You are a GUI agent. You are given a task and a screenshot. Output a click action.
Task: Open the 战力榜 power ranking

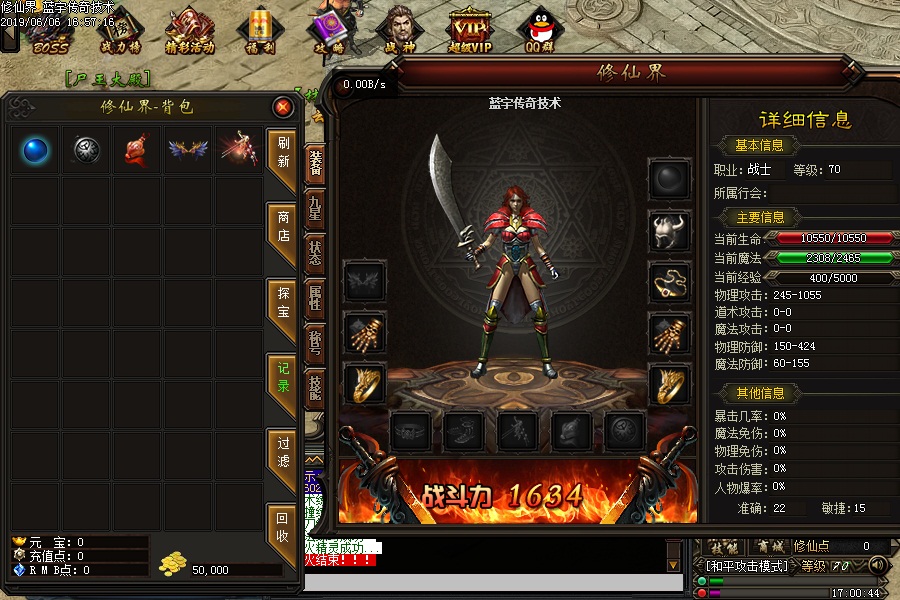pyautogui.click(x=120, y=31)
